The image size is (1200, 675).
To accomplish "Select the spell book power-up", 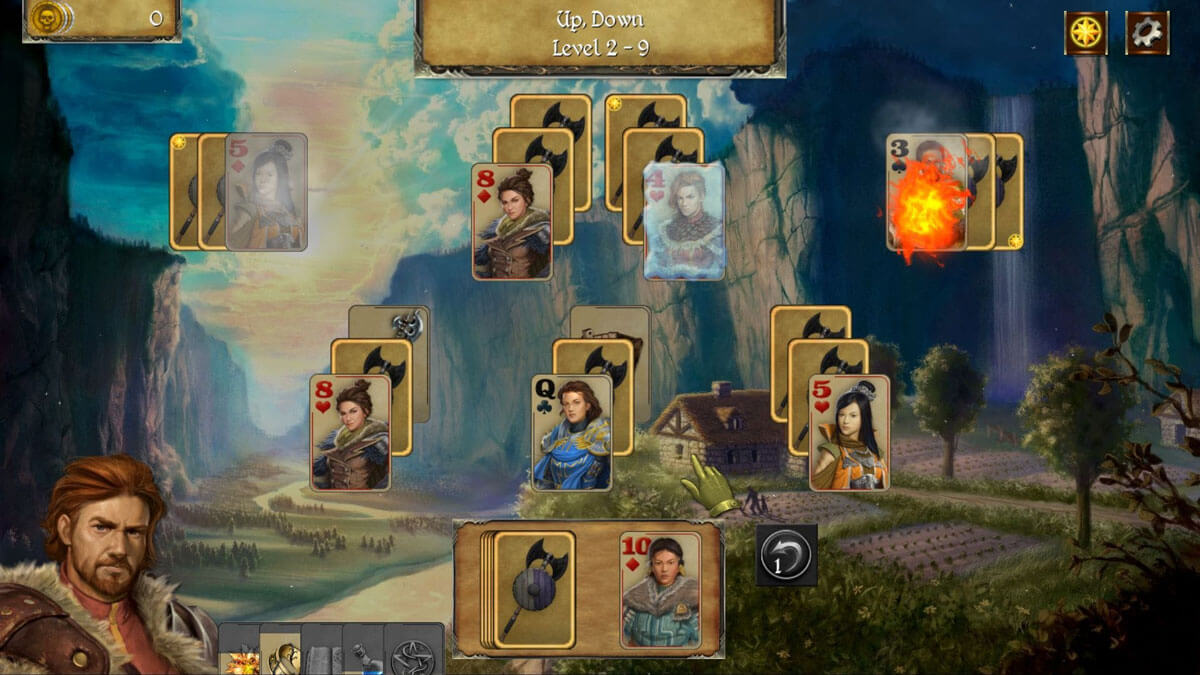I will pos(322,656).
